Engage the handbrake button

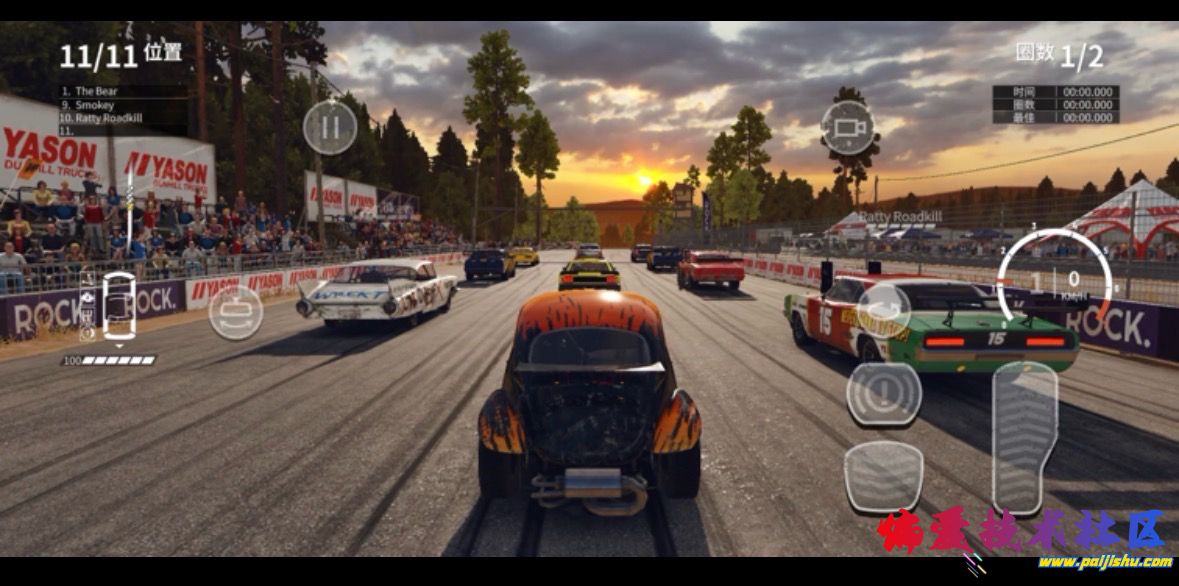coord(884,393)
